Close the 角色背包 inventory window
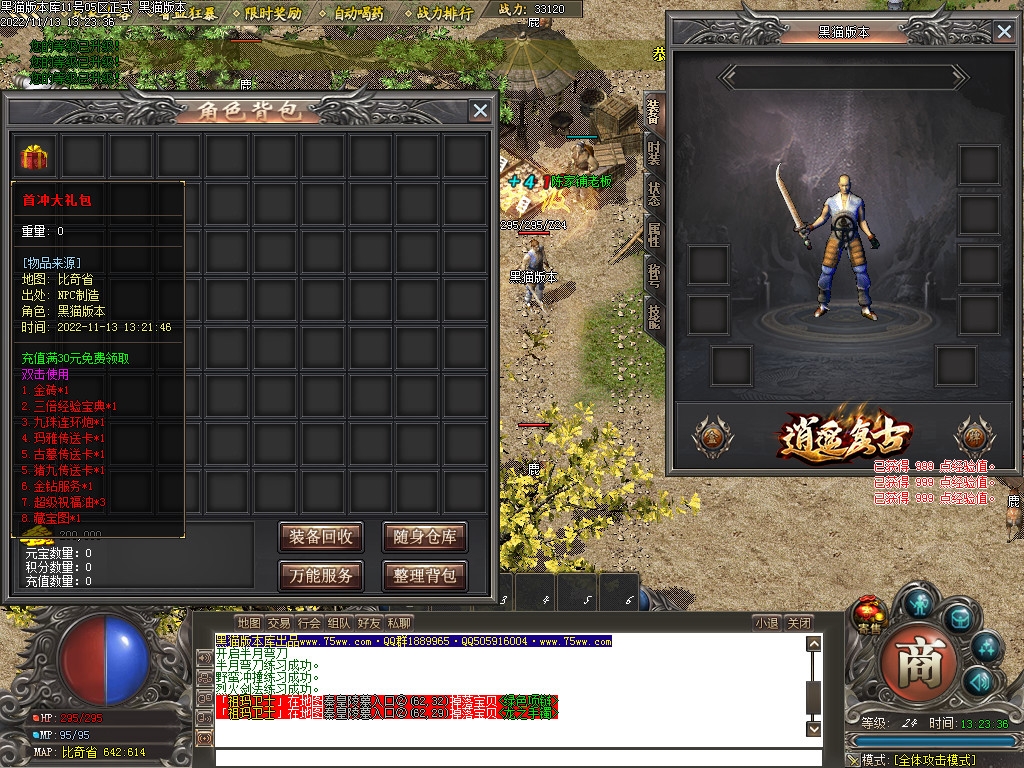Viewport: 1024px width, 768px height. point(480,111)
